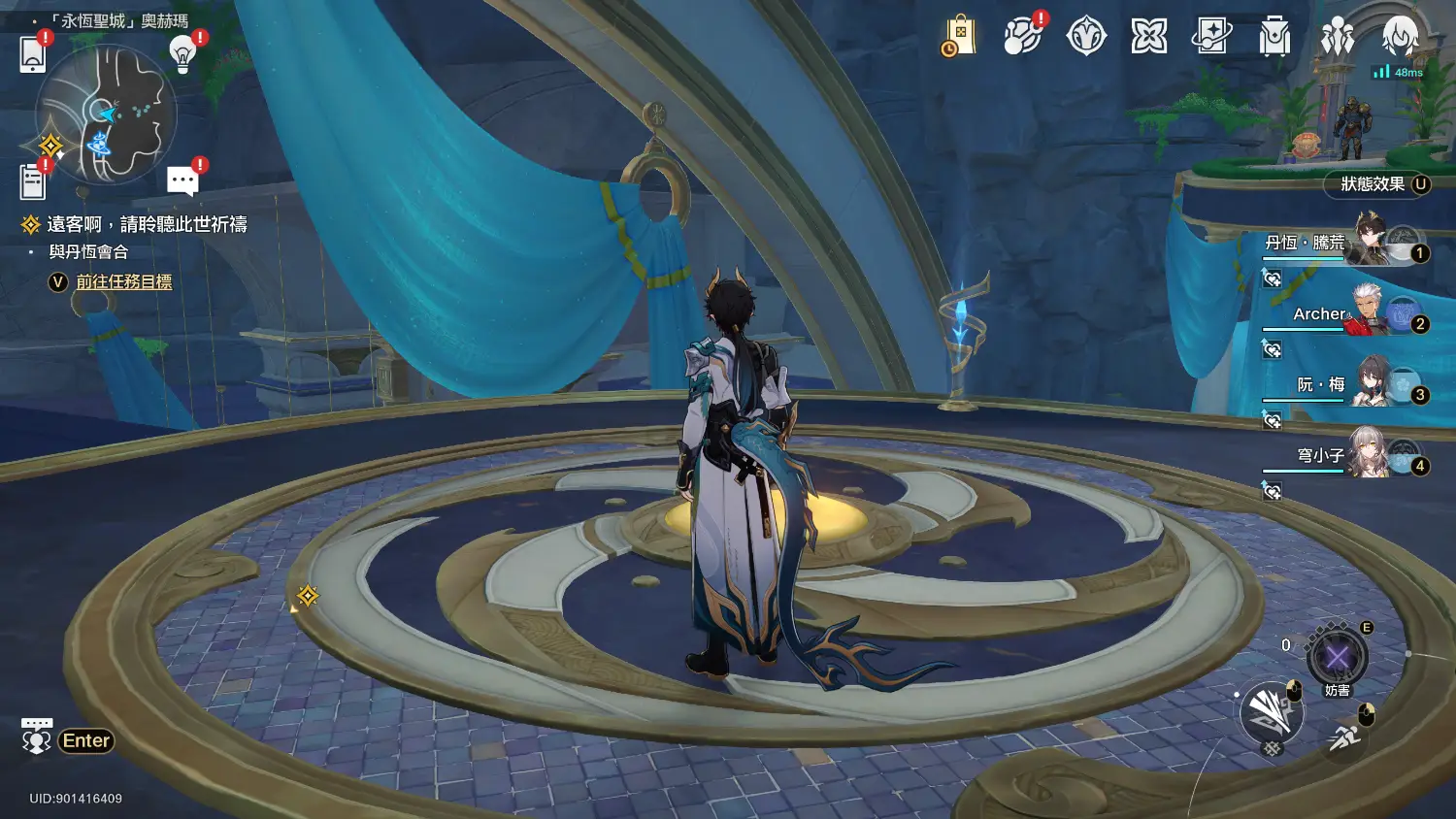Open the quest log clipboard icon
The image size is (1456, 819).
tap(33, 181)
